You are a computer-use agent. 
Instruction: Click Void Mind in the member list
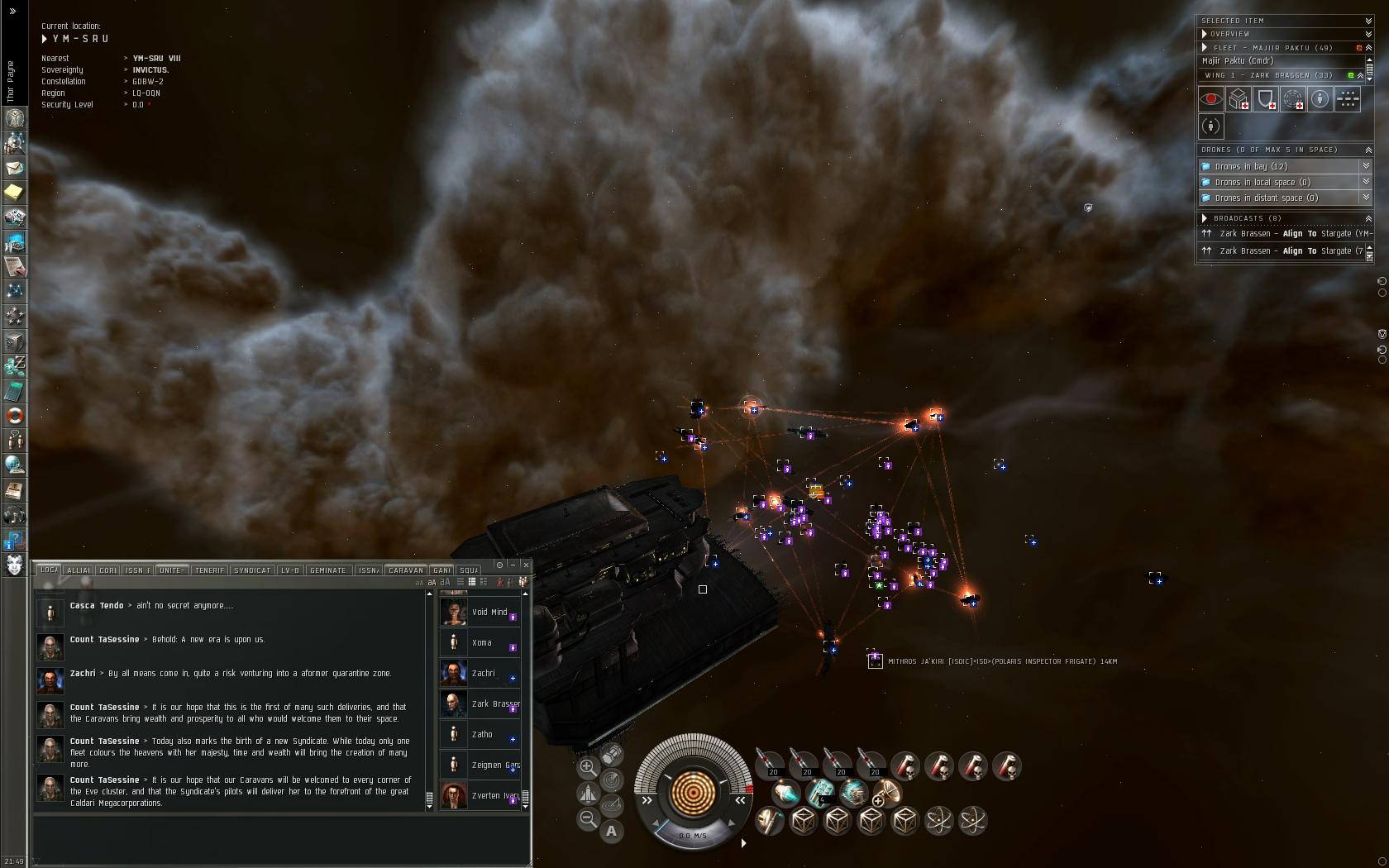[489, 613]
